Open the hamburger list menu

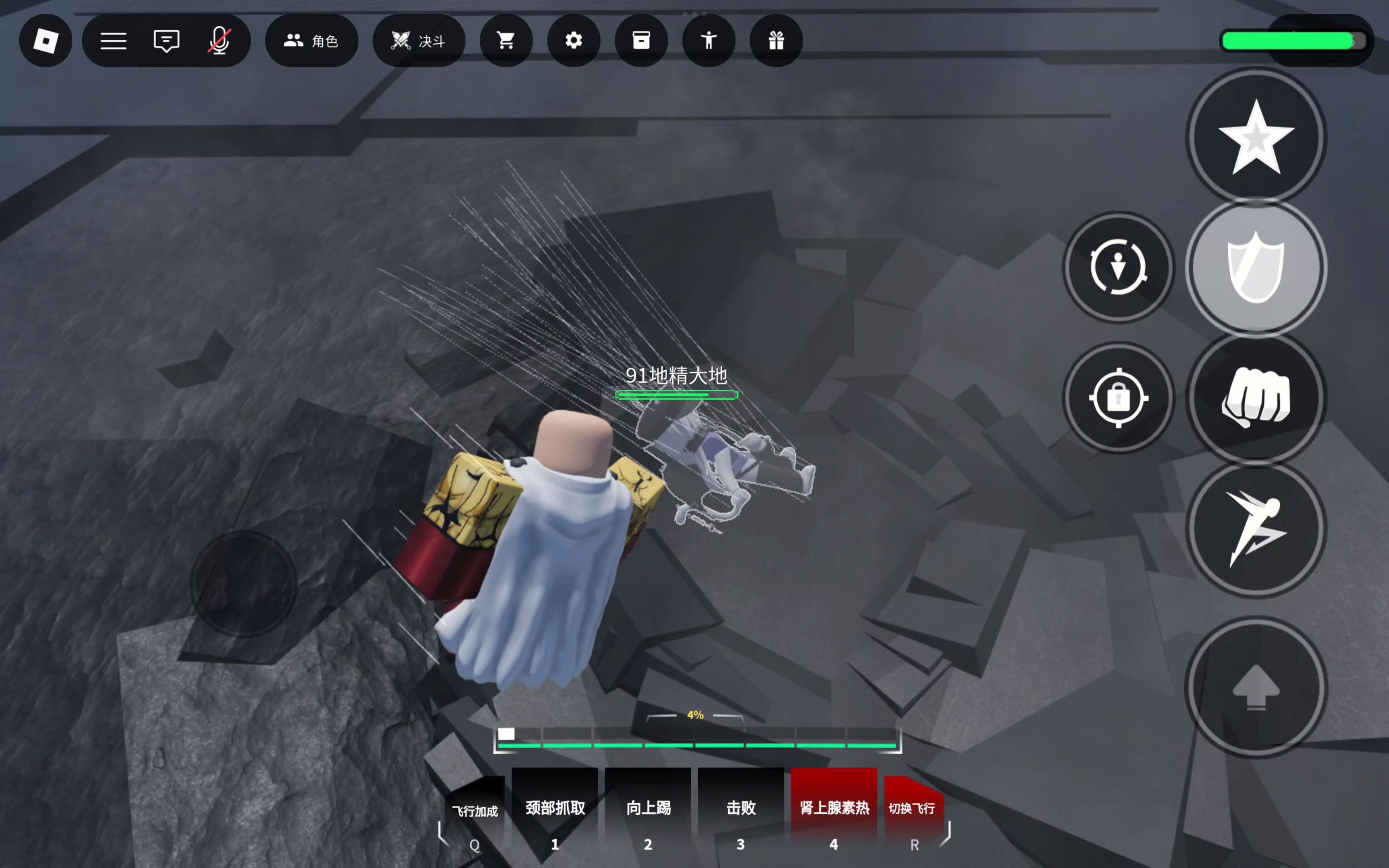click(x=114, y=41)
